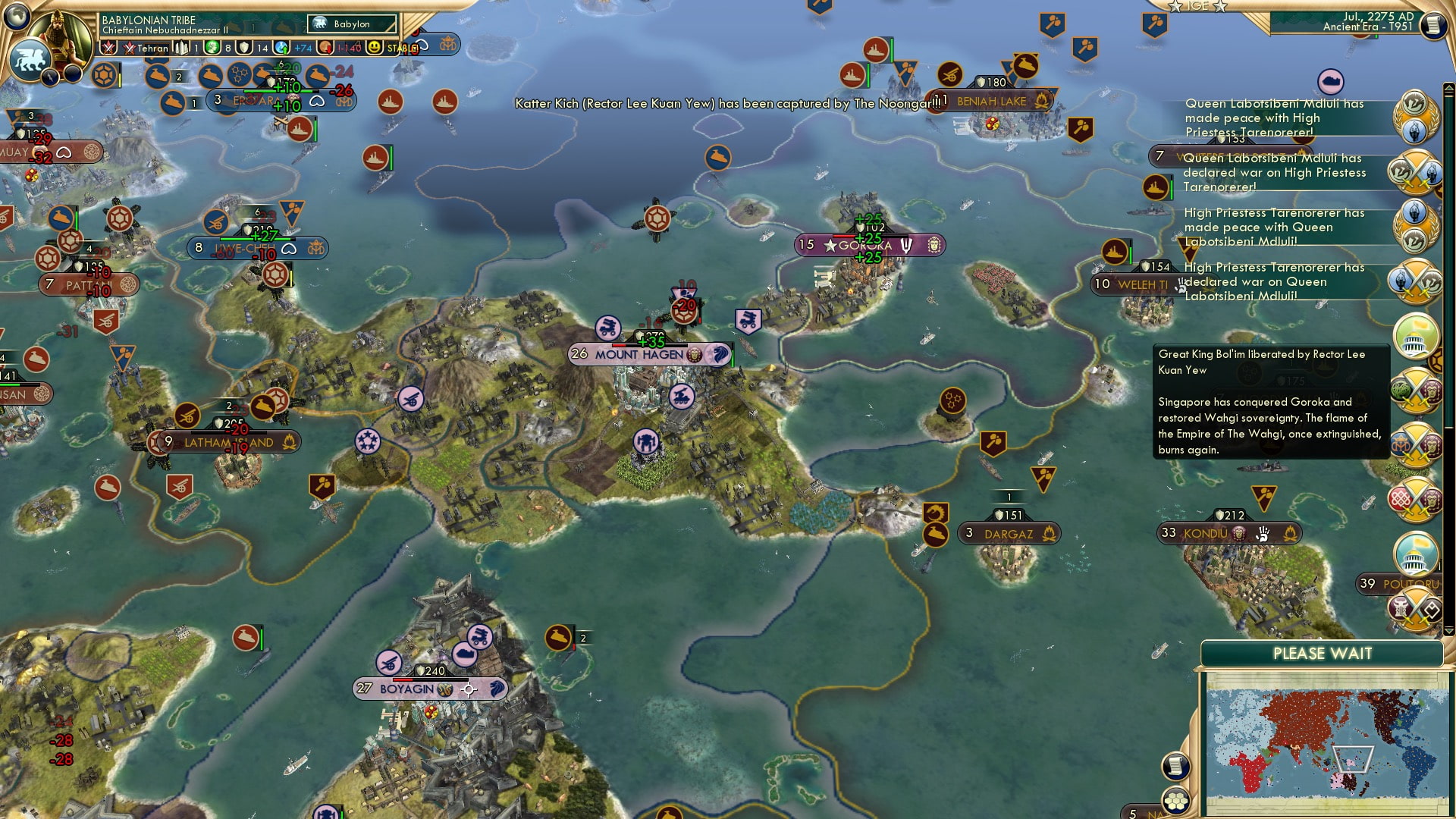1456x819 pixels.
Task: Click the smiley happiness icon labeled STABLE
Action: click(x=373, y=47)
